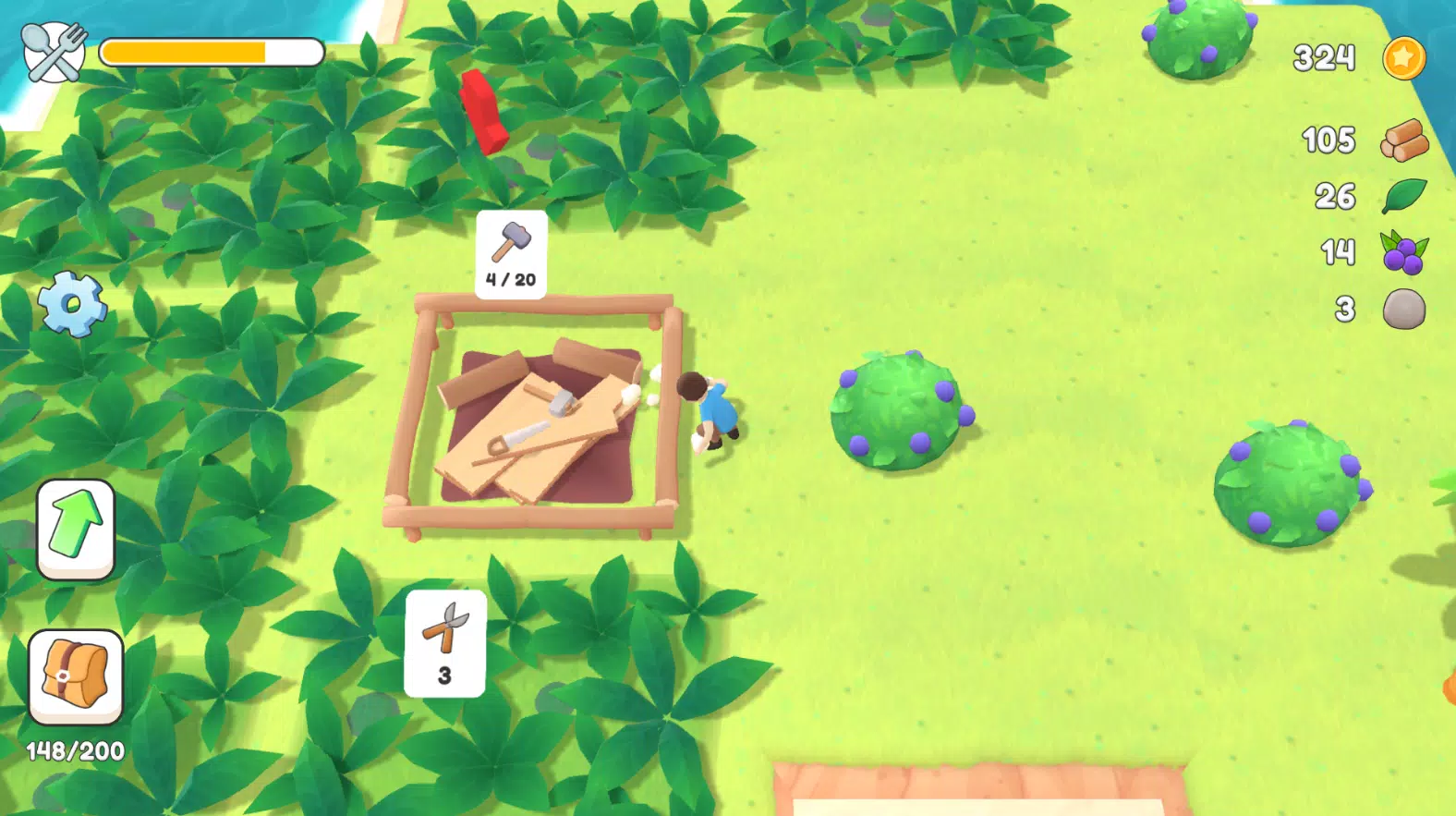Click the yellow hunger progress bar
This screenshot has width=1456, height=816.
[x=212, y=52]
